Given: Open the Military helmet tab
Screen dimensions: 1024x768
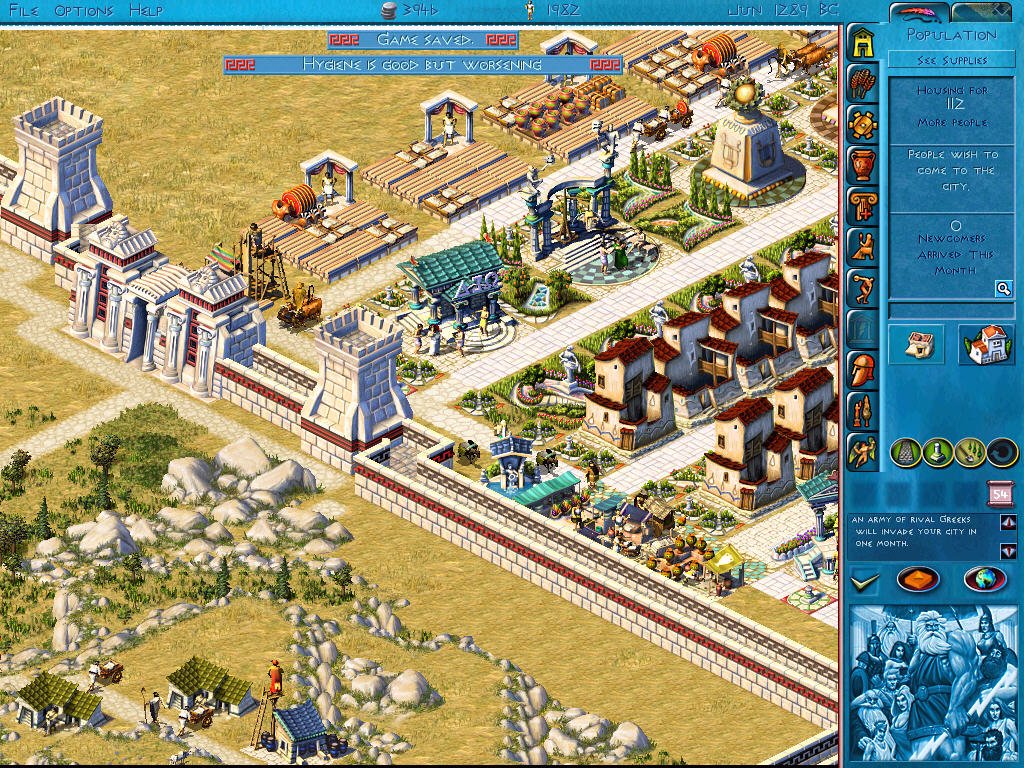Looking at the screenshot, I should [x=862, y=369].
